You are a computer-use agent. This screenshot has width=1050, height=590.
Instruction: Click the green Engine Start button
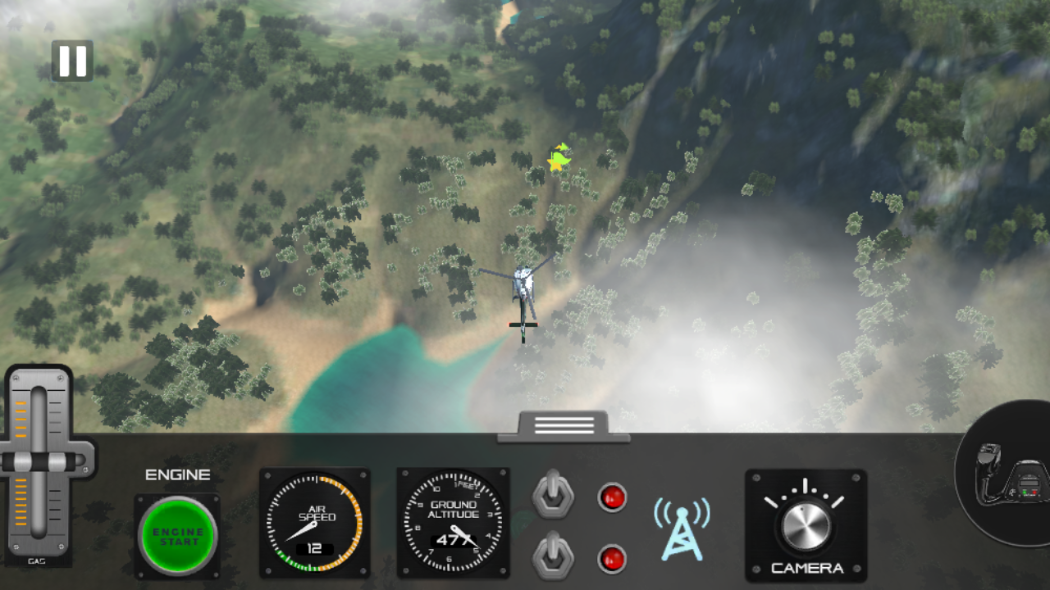[x=178, y=536]
